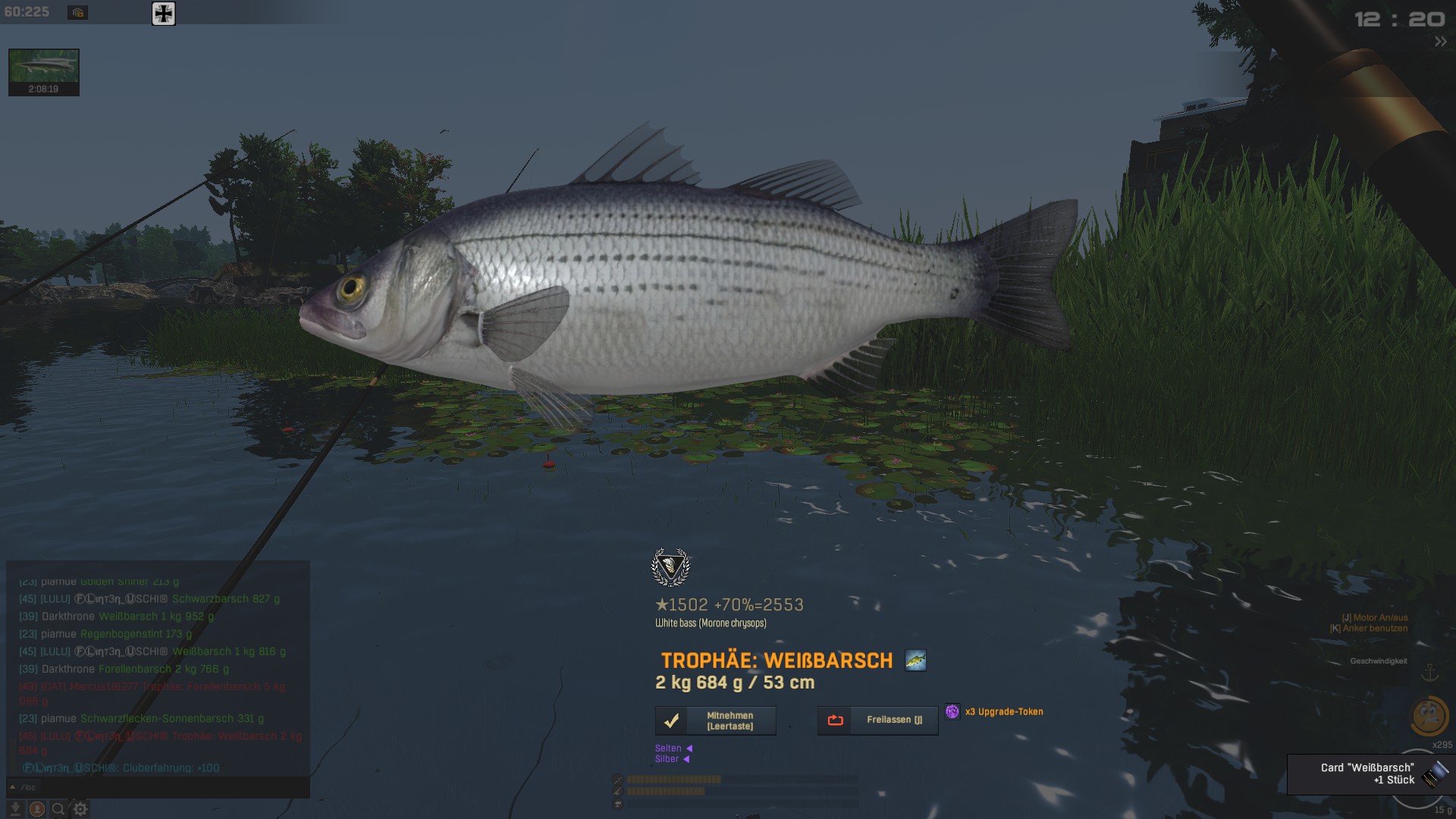
Task: Click the laurel wreath trophy badge
Action: 670,566
